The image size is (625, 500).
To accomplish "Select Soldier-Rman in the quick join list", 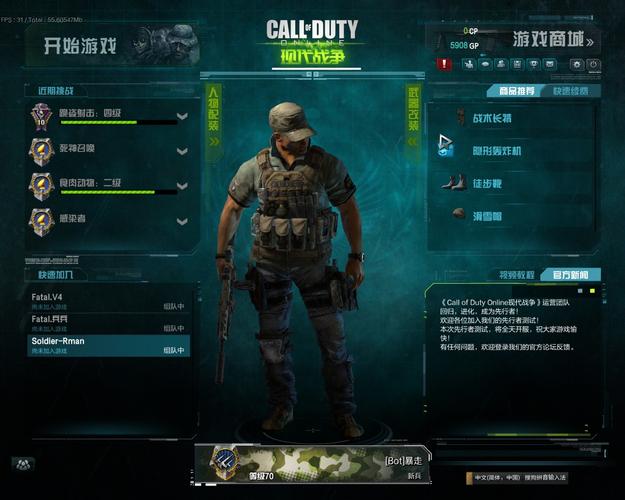I will pos(108,345).
